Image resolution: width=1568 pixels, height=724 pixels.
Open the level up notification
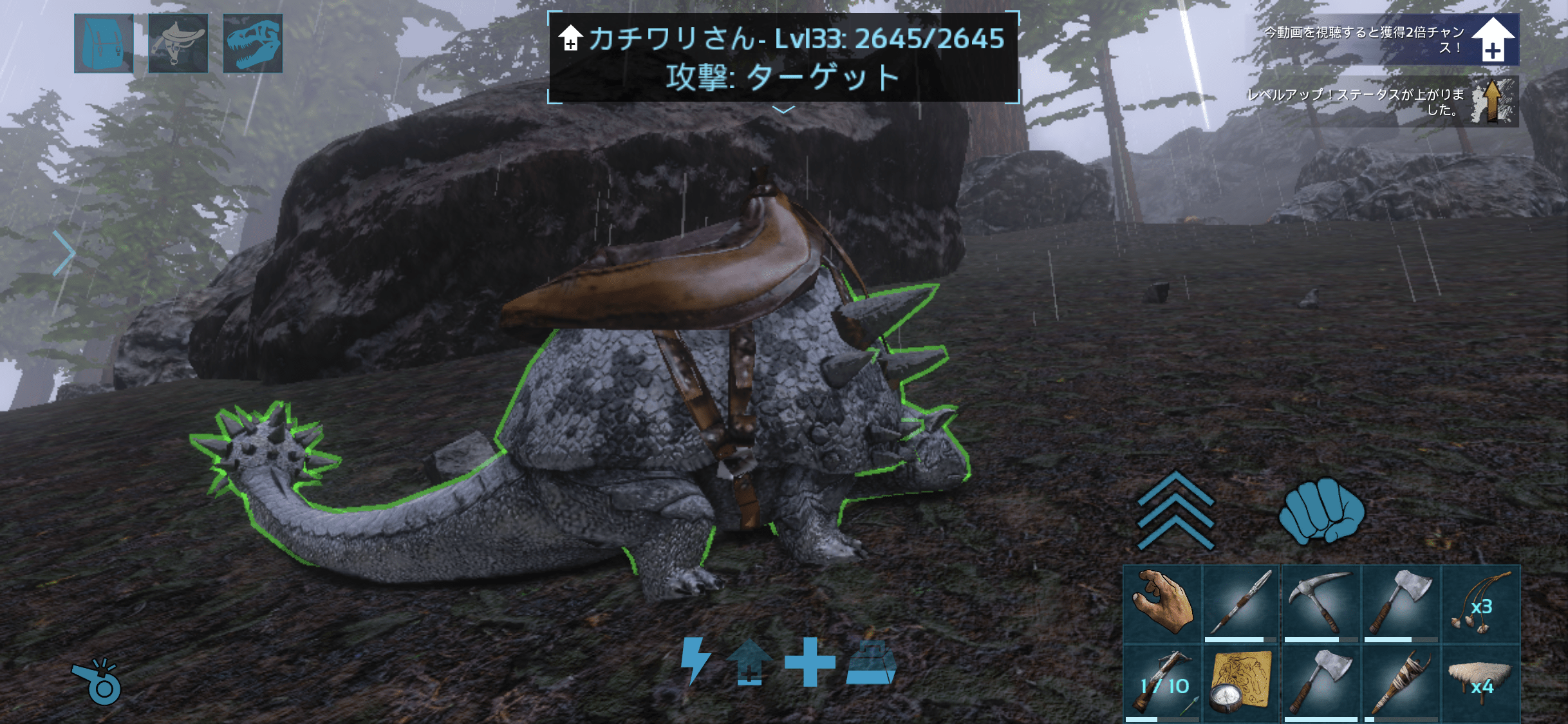coord(1383,102)
